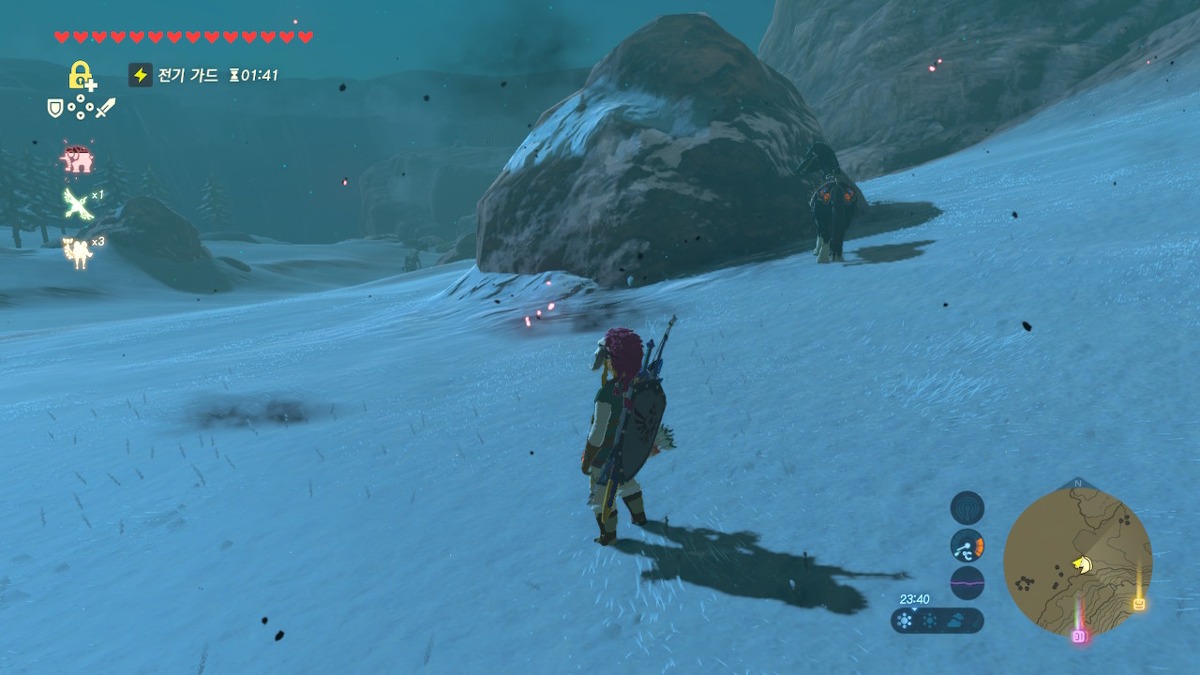Click the electric guard lightning bolt buff icon
The width and height of the screenshot is (1200, 675).
(x=141, y=75)
